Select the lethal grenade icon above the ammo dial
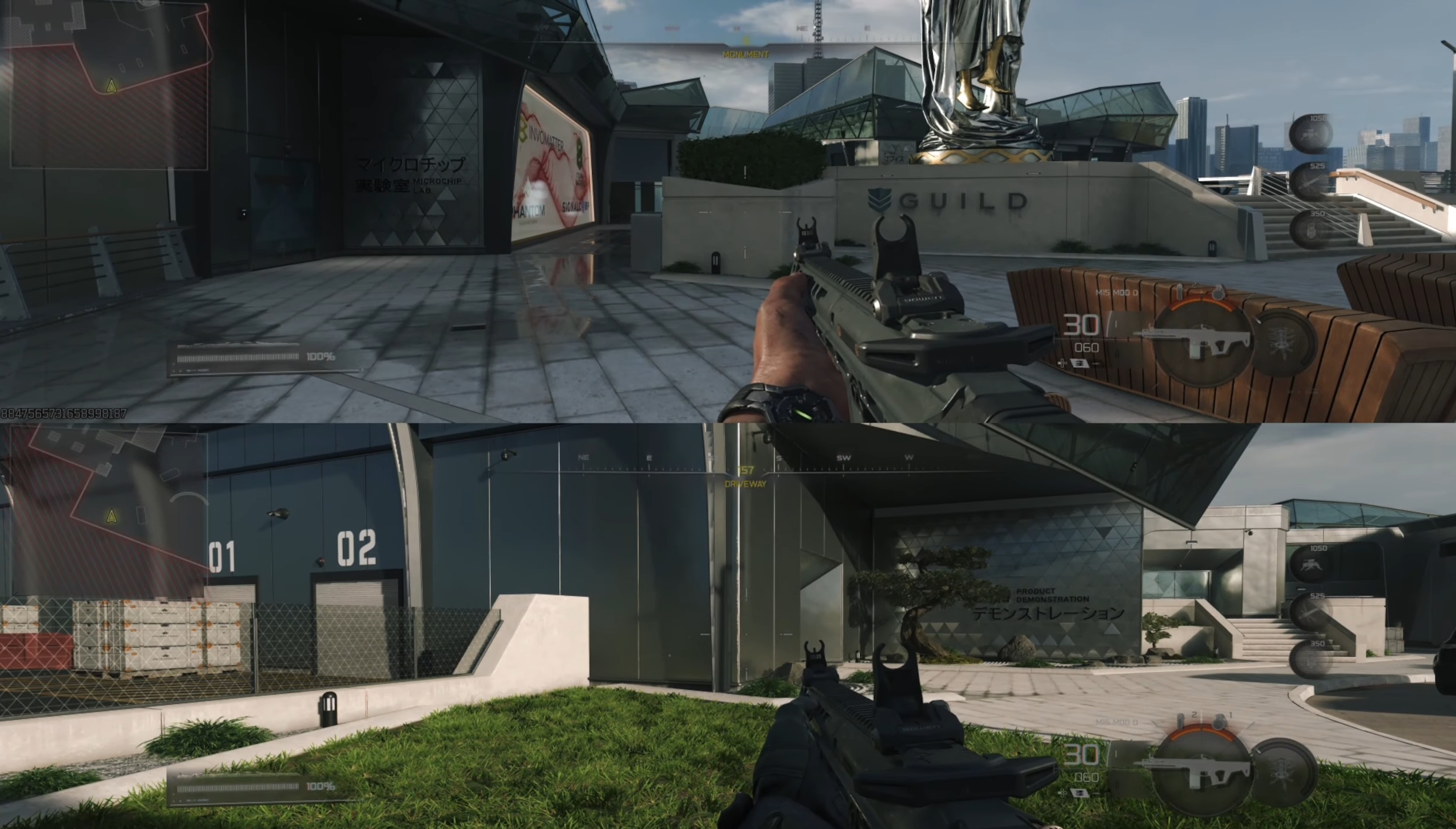The image size is (1456, 829). 1218,291
